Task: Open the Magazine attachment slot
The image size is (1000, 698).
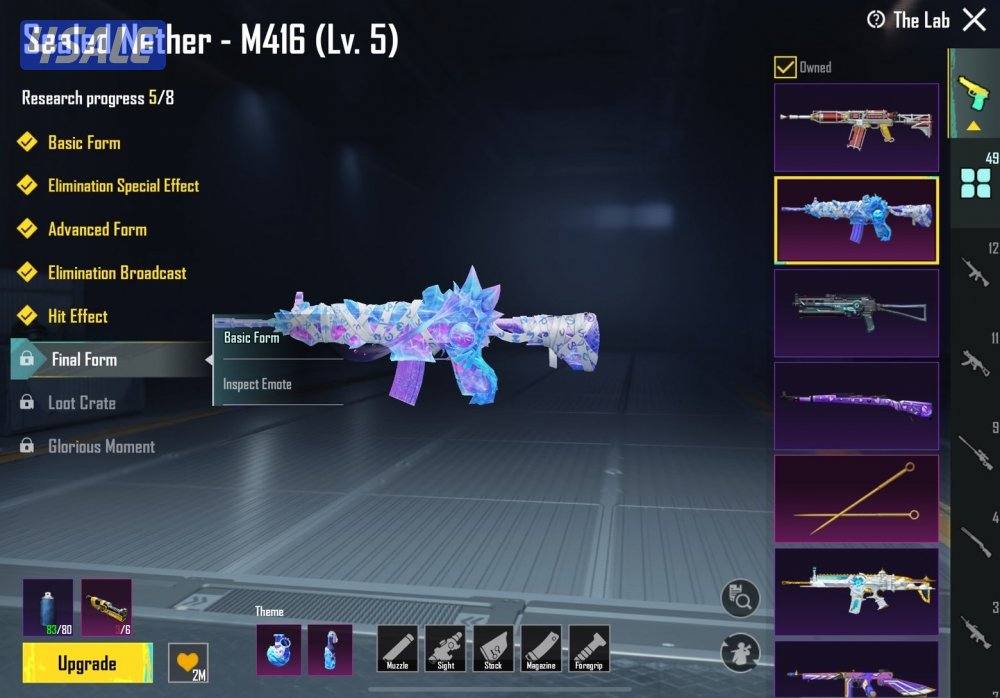Action: (x=541, y=648)
